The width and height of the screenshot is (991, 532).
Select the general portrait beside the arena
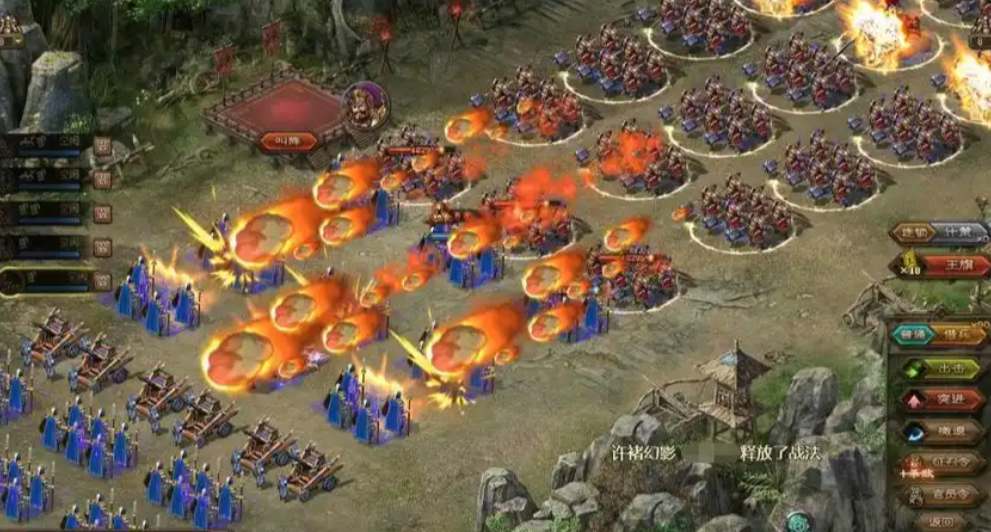pos(363,105)
